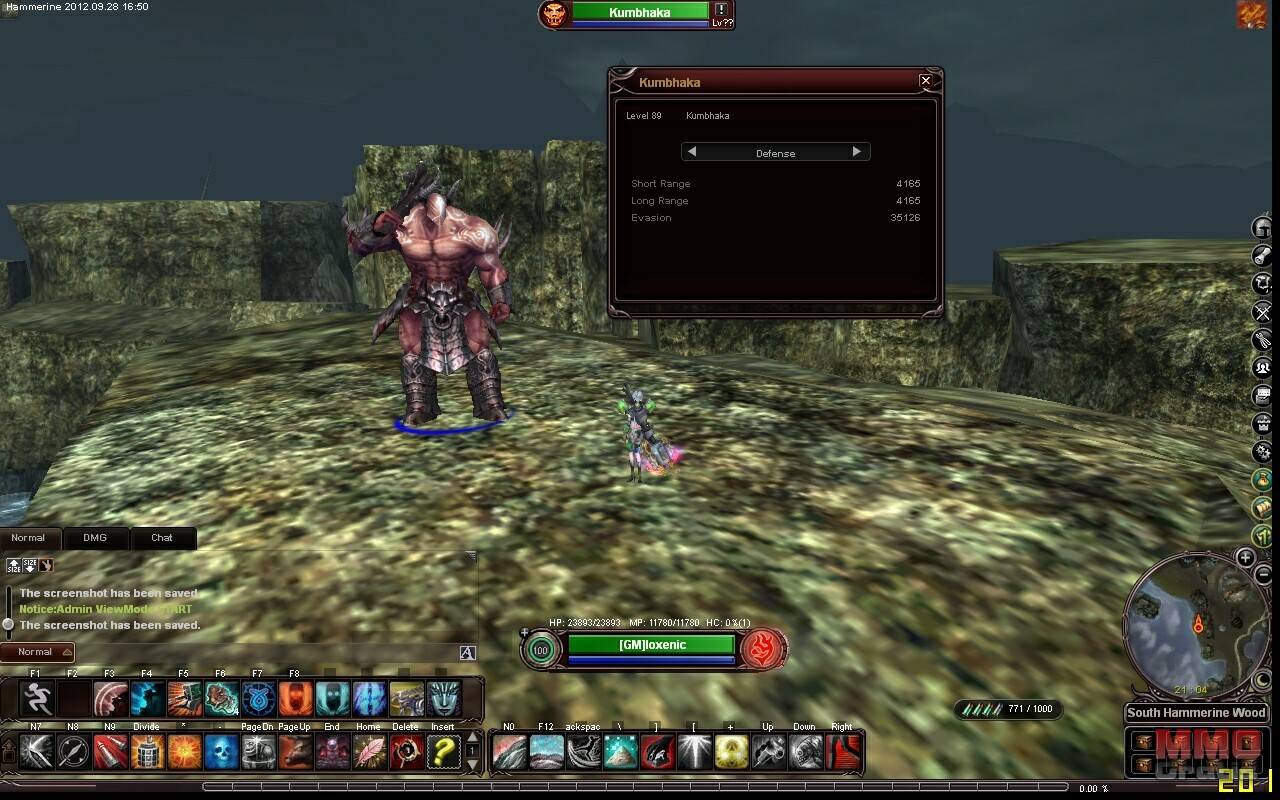Go to next stat page with right arrow
The width and height of the screenshot is (1280, 800).
(856, 152)
